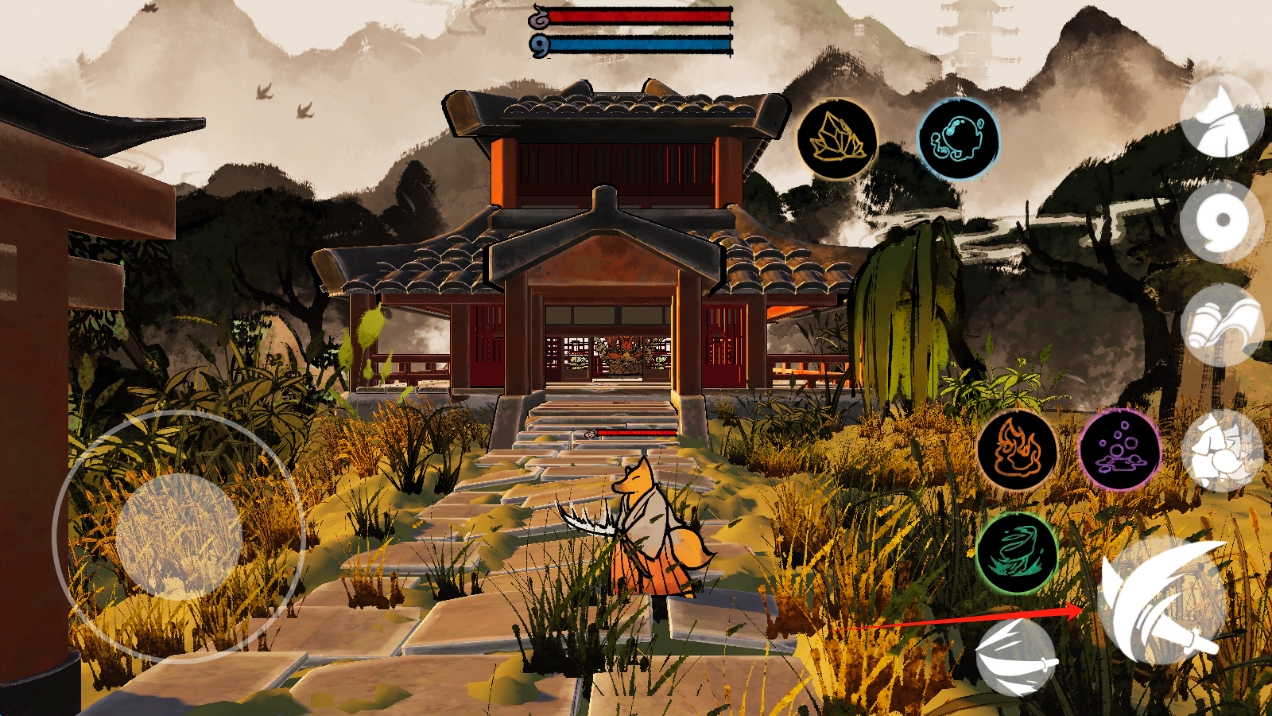Tap the large sword slash attack button

tap(1163, 600)
